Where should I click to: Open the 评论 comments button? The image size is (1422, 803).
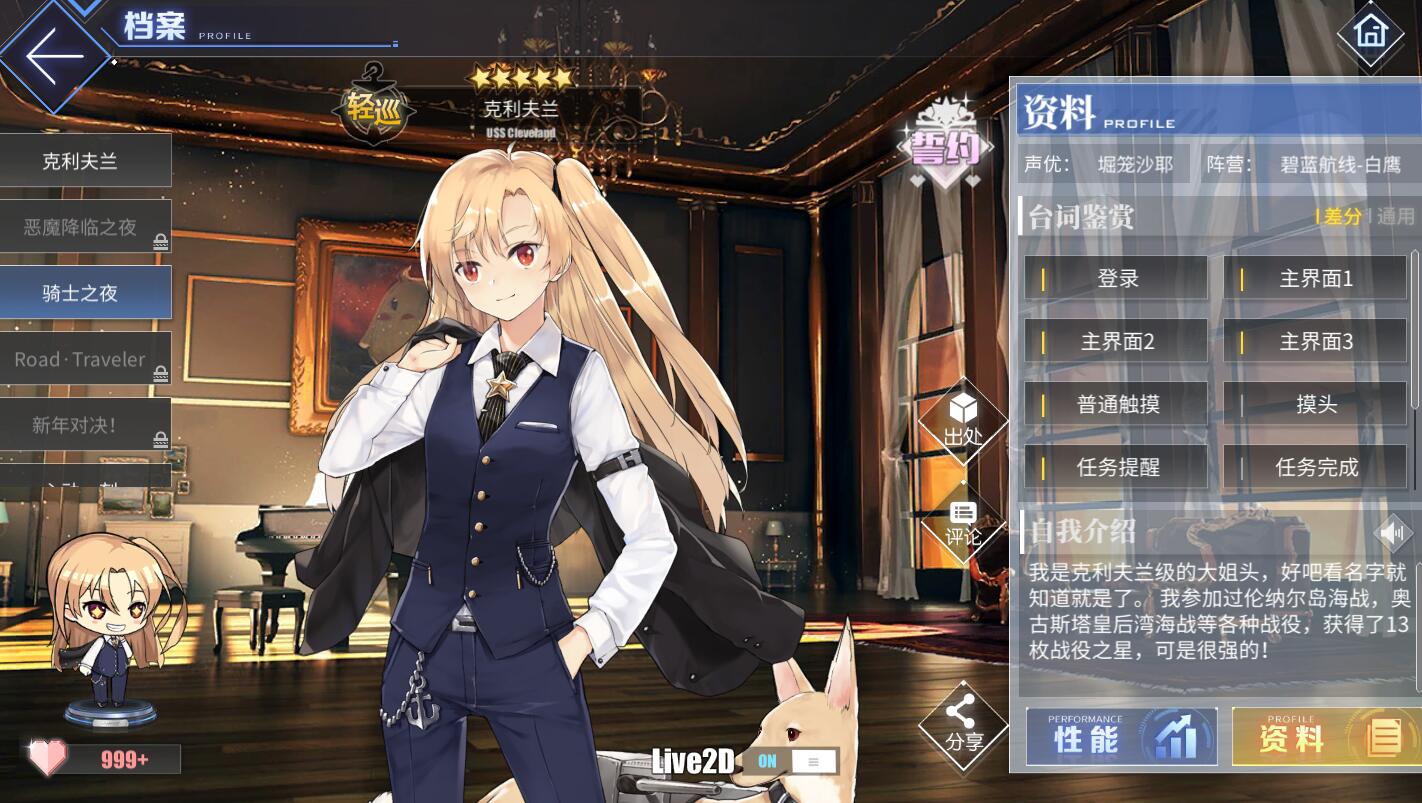(963, 524)
